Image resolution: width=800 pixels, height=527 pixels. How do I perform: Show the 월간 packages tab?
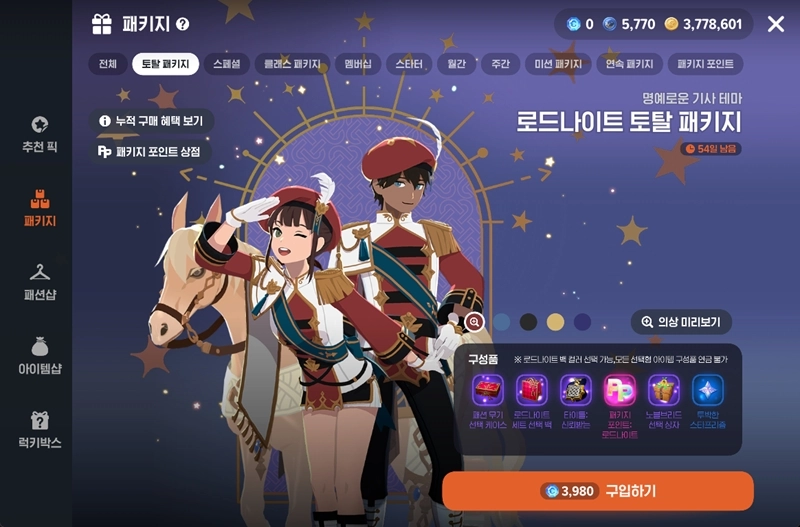(x=455, y=64)
